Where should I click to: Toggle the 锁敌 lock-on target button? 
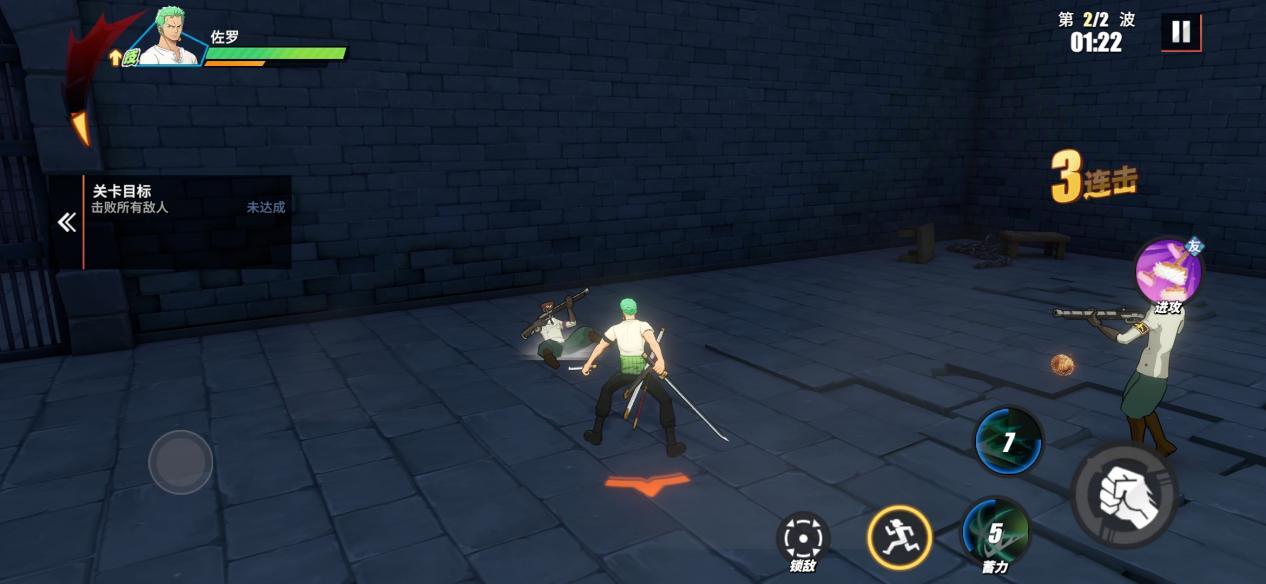[x=803, y=538]
